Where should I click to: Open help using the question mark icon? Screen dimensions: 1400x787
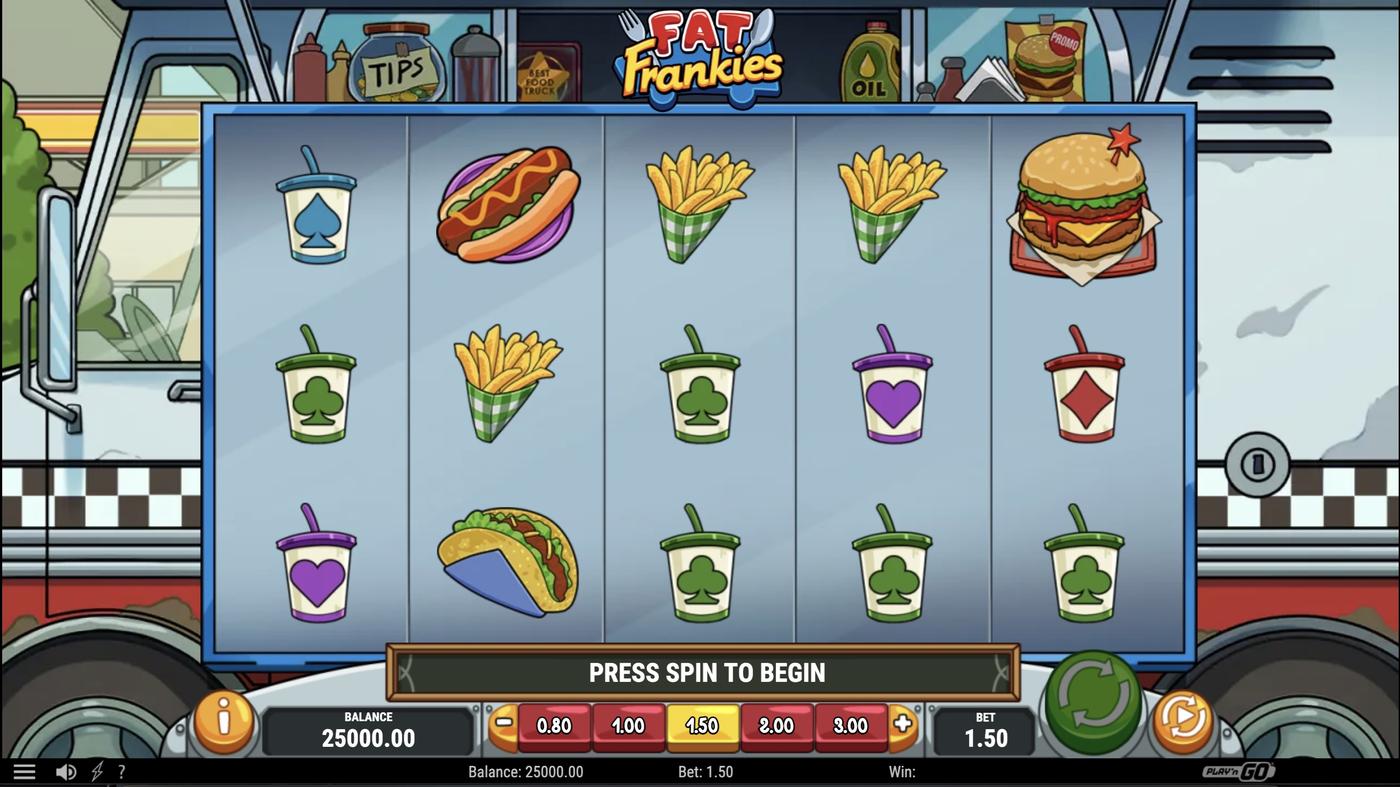(x=121, y=771)
